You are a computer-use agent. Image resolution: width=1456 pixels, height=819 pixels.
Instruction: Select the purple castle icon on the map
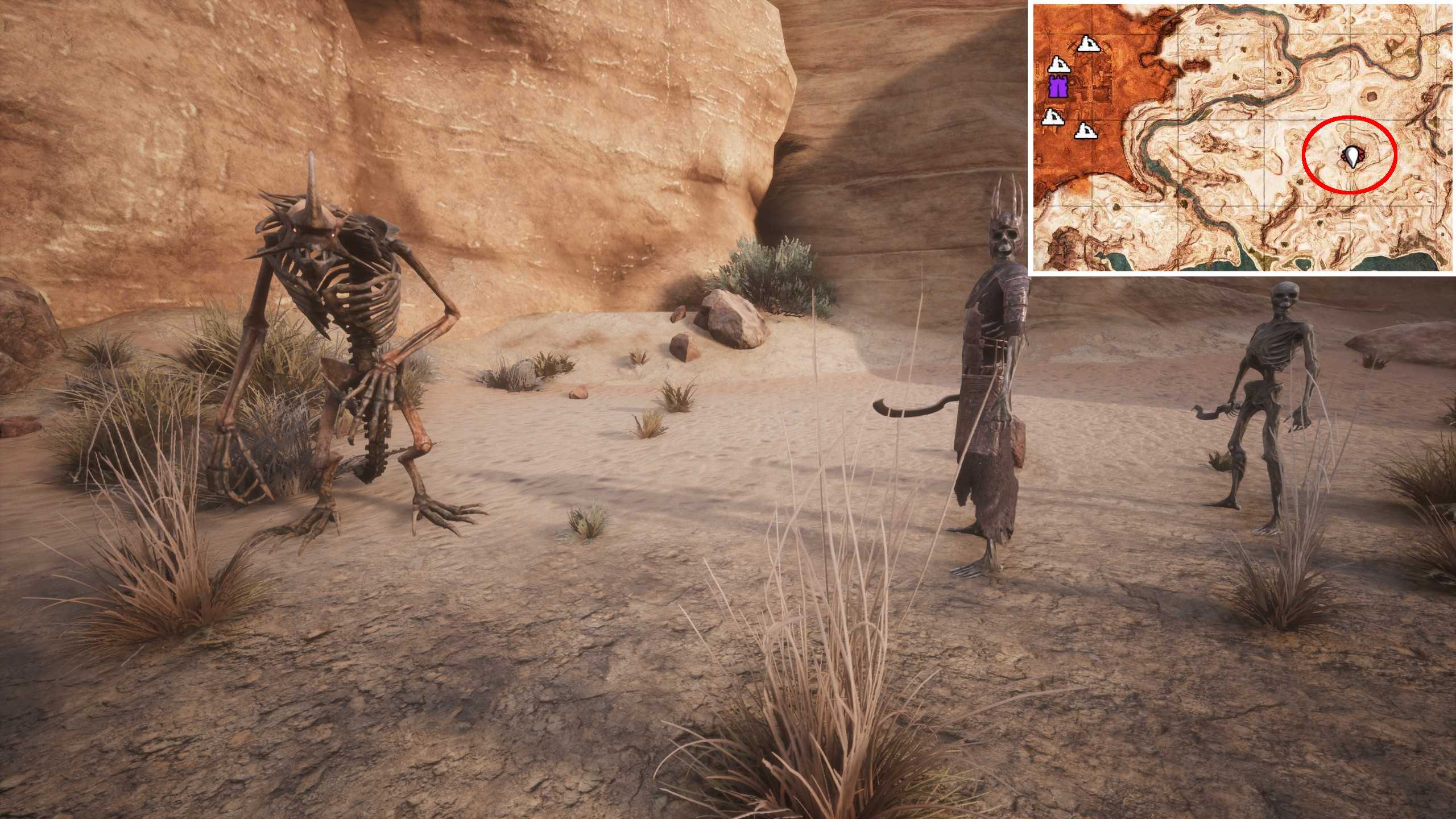click(1058, 87)
